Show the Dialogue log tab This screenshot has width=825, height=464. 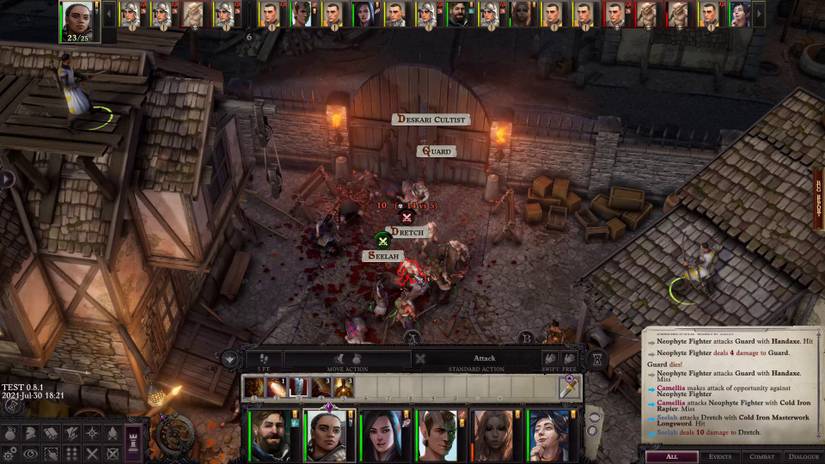tap(802, 457)
